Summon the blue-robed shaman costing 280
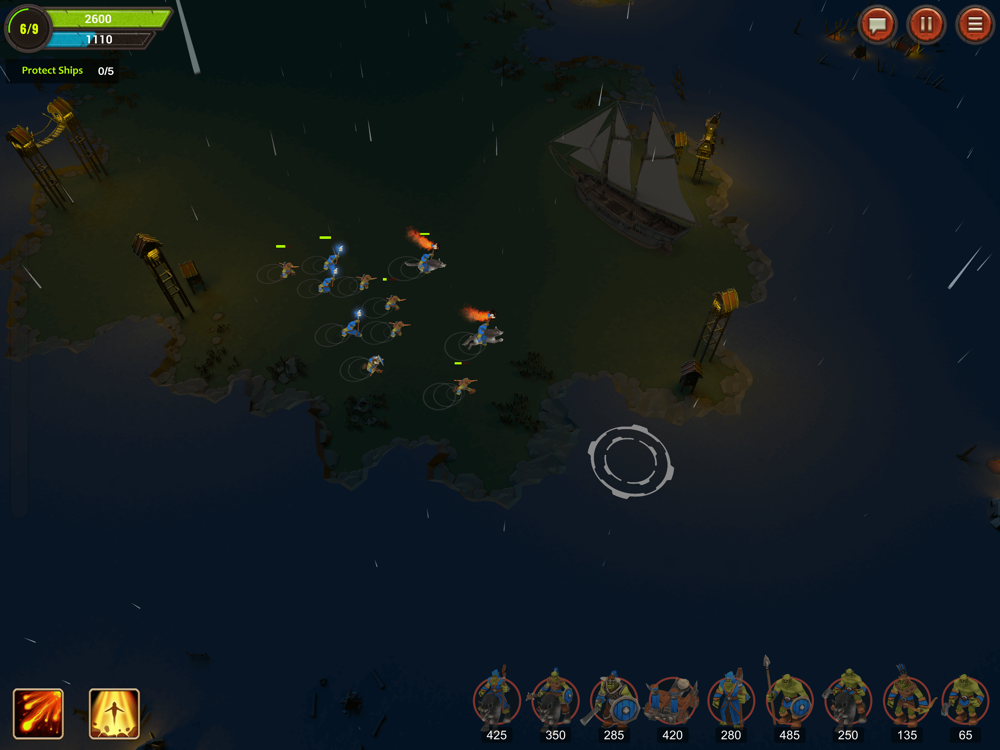Screen dimensions: 1000x750 click(731, 701)
